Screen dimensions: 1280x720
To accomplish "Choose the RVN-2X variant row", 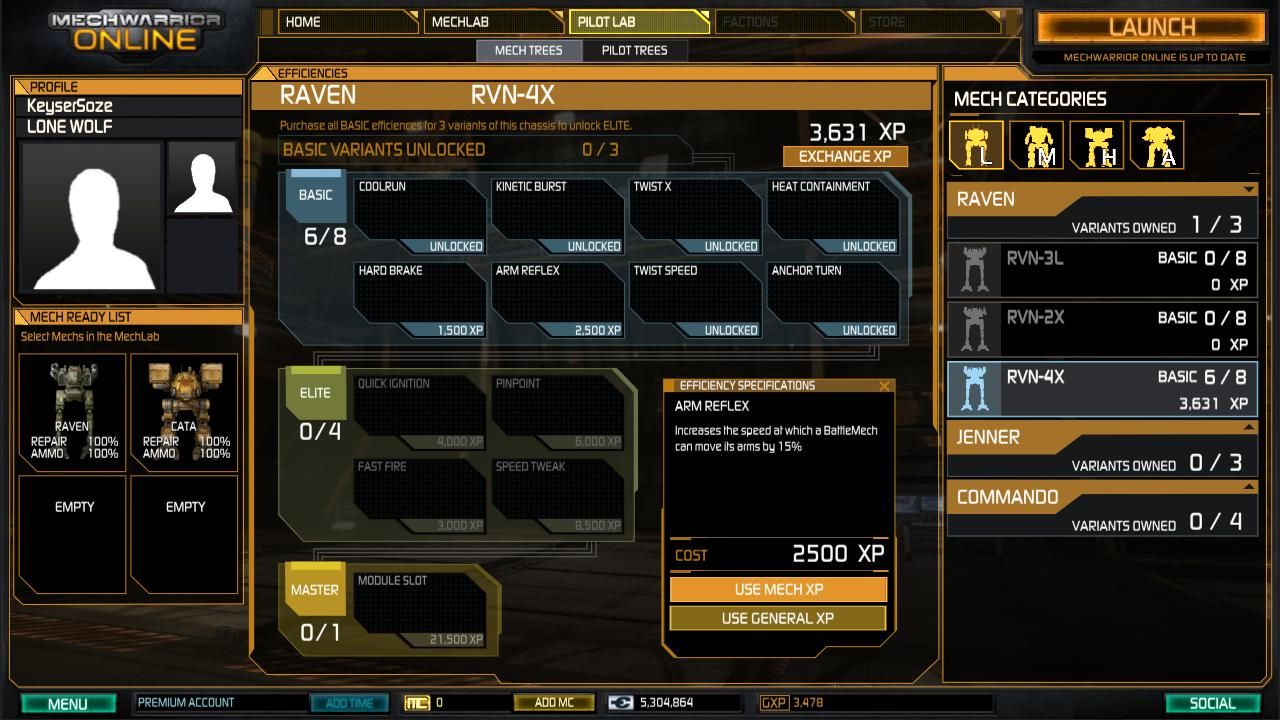I will [1101, 330].
